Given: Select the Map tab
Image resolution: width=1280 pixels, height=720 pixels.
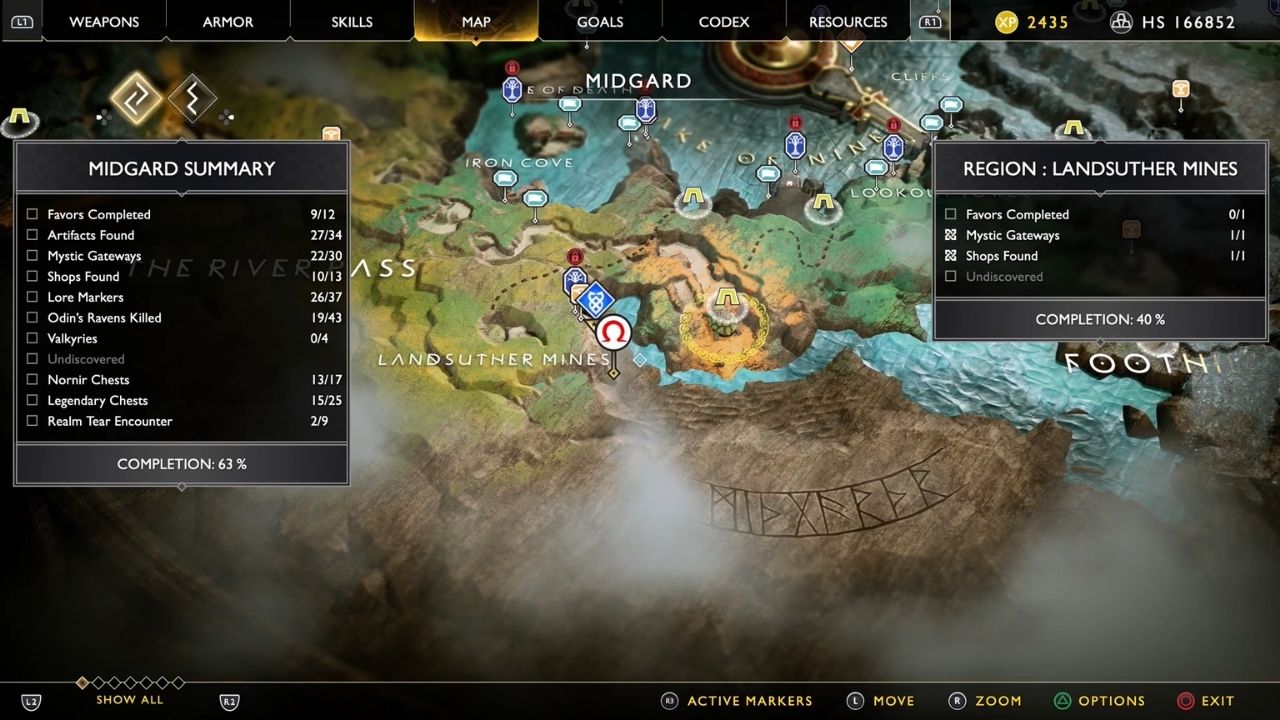Looking at the screenshot, I should (476, 22).
